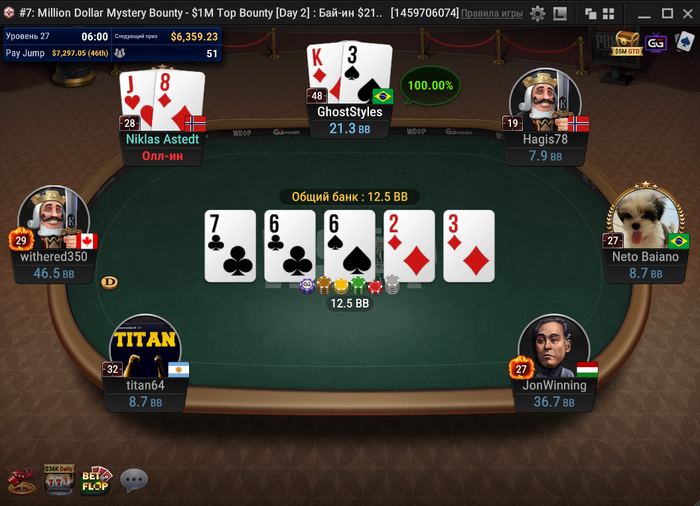Cascade tables with the overlapping windows icon

pos(591,14)
